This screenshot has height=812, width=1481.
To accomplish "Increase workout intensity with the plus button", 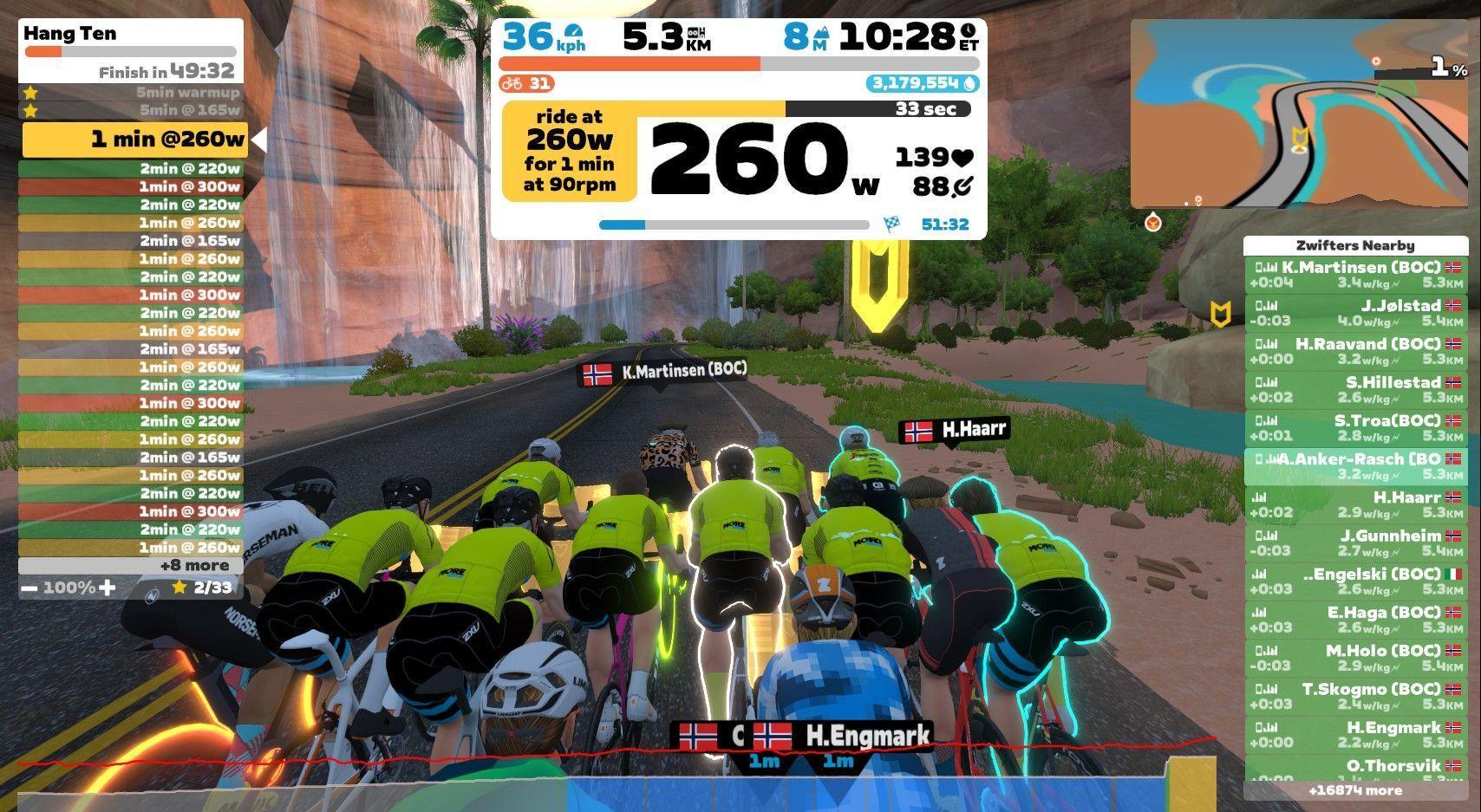I will click(x=107, y=588).
